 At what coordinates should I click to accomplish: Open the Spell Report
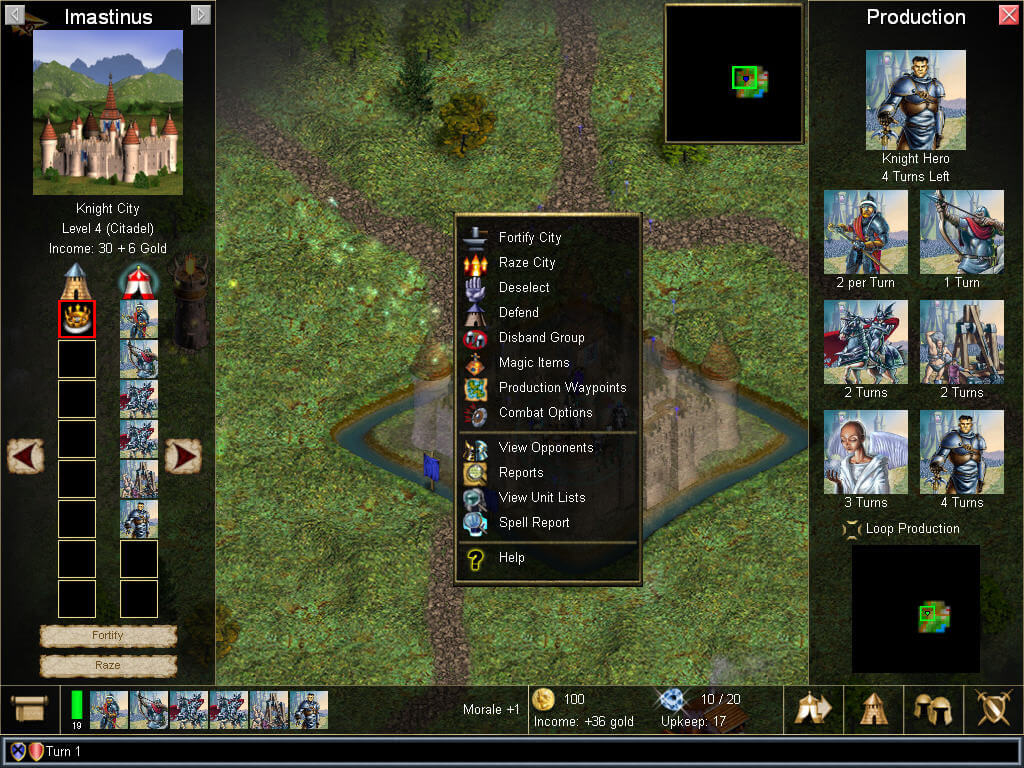coord(533,523)
